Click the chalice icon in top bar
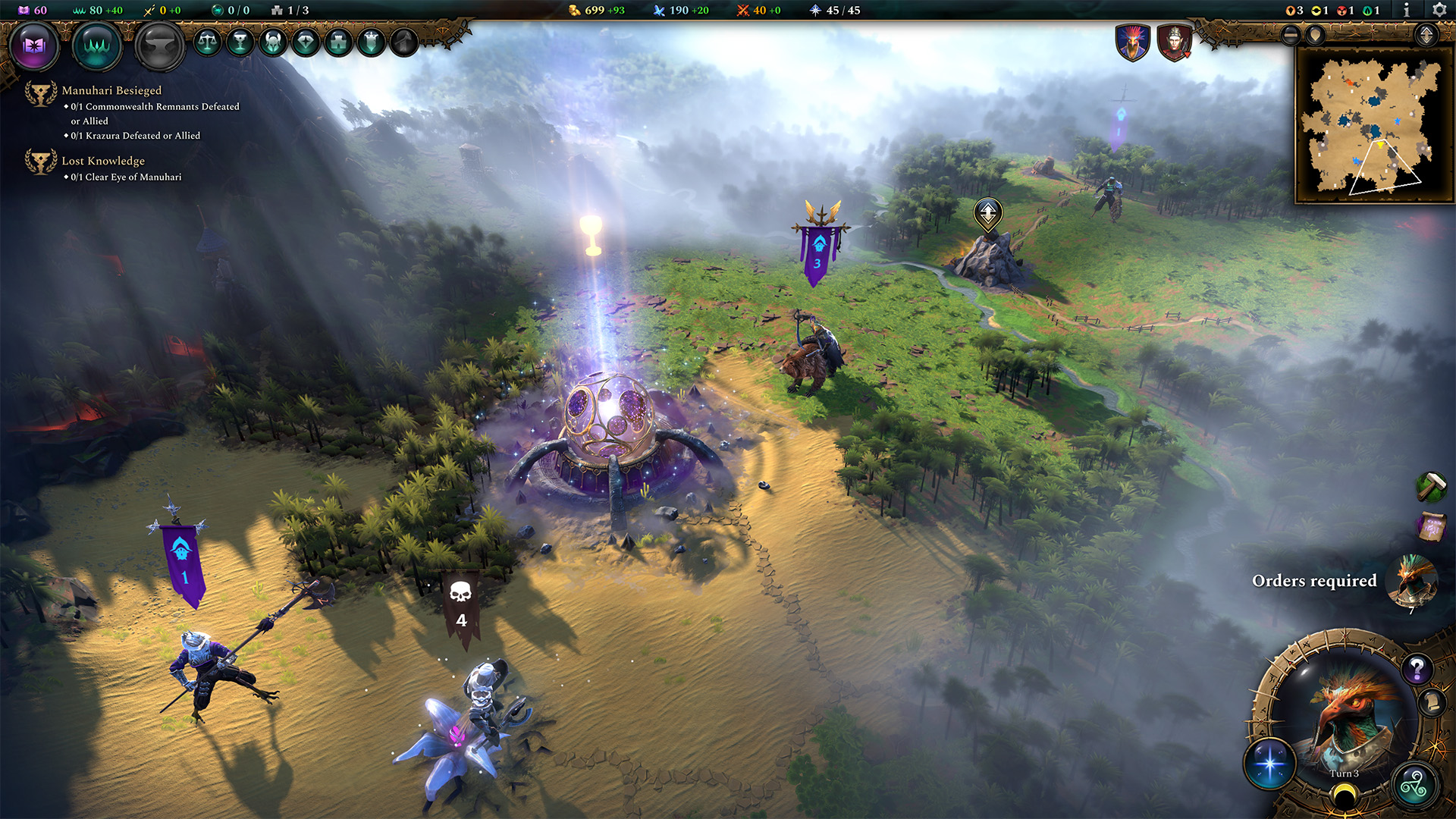Screen dimensions: 1456x819 (x=240, y=42)
